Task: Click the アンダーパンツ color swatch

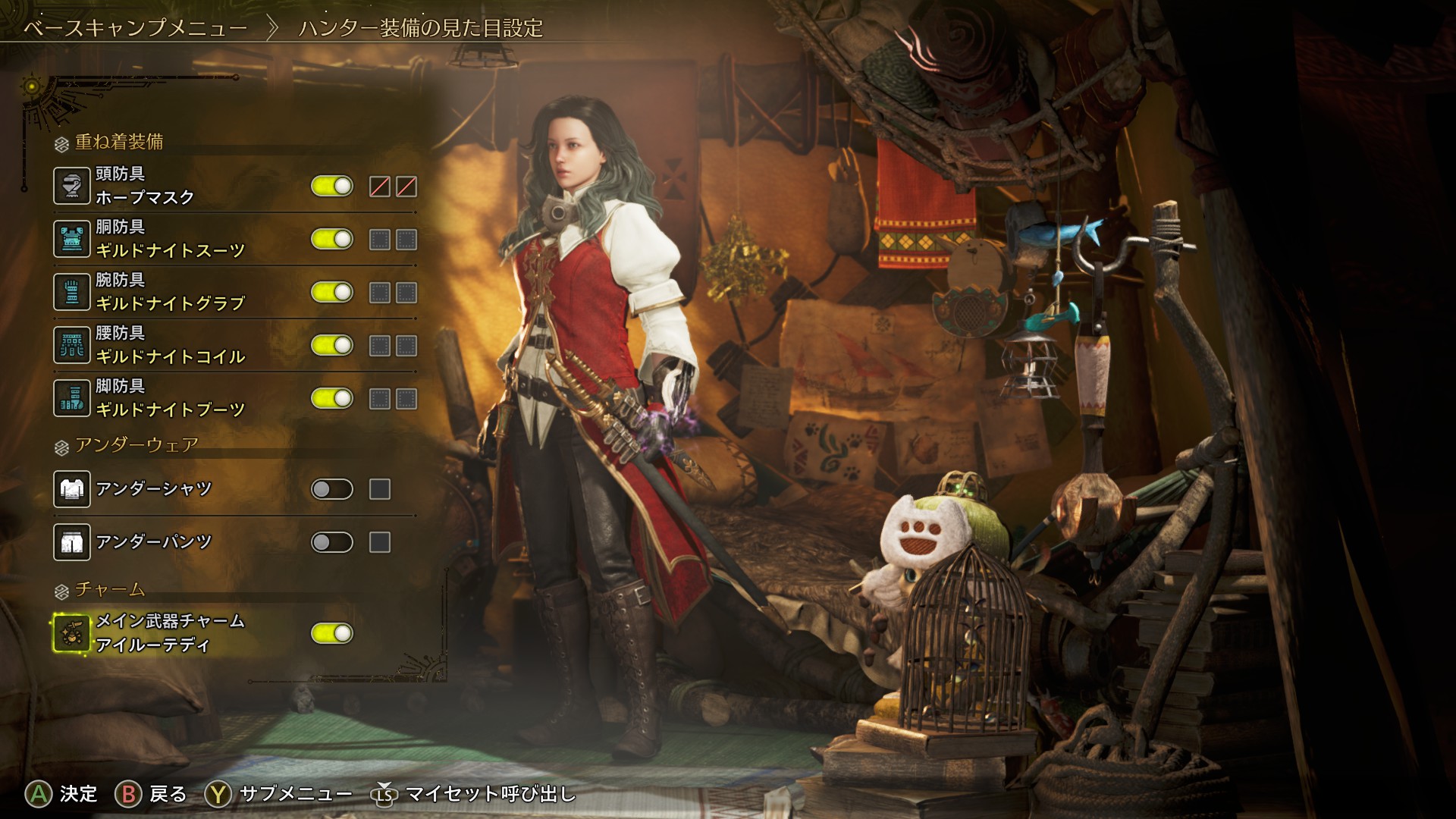Action: [x=380, y=542]
